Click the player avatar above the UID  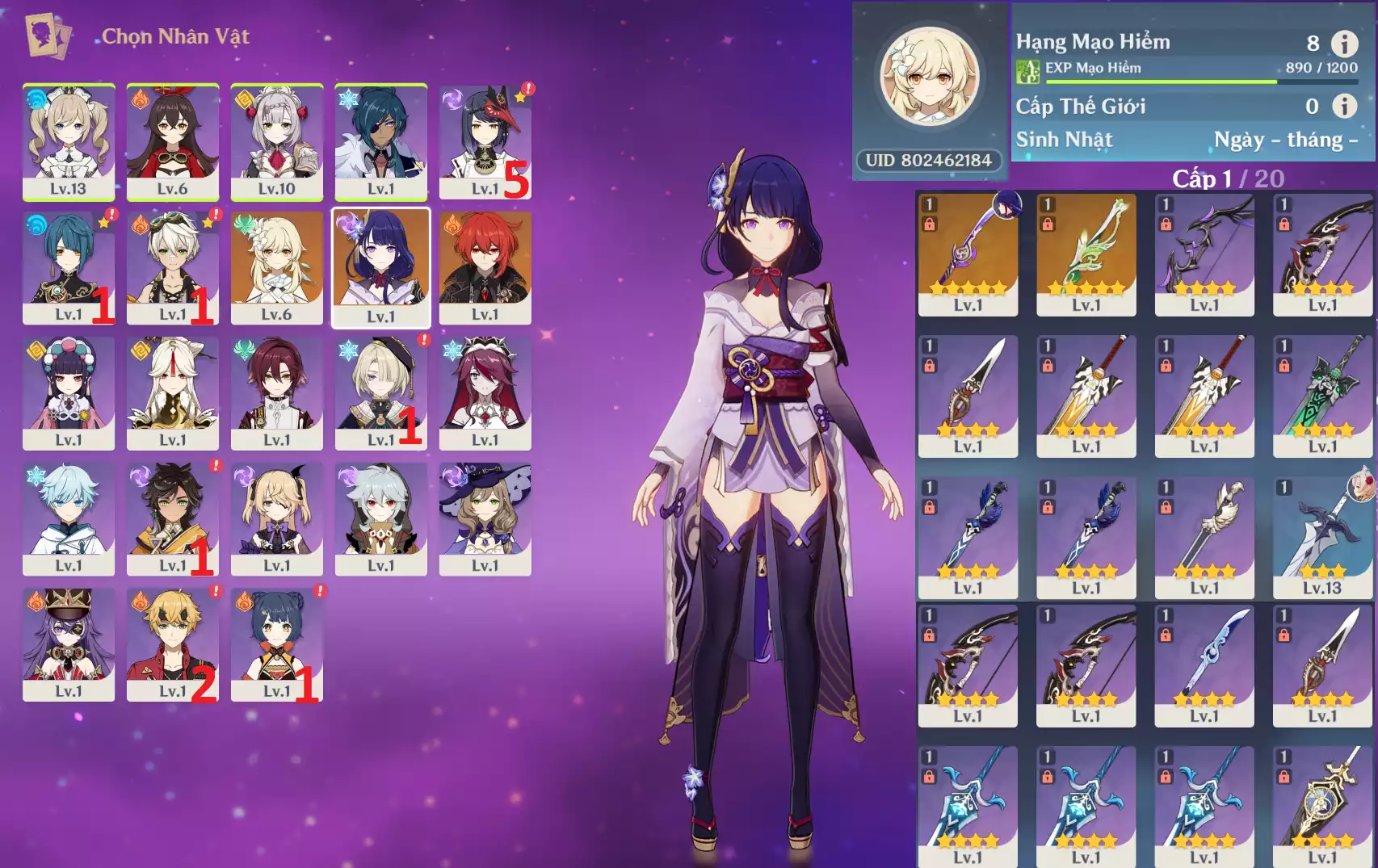tap(930, 78)
